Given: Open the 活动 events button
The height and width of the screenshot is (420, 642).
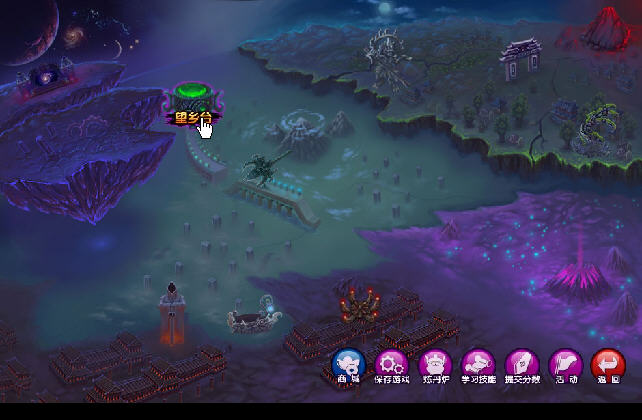Looking at the screenshot, I should click(566, 364).
